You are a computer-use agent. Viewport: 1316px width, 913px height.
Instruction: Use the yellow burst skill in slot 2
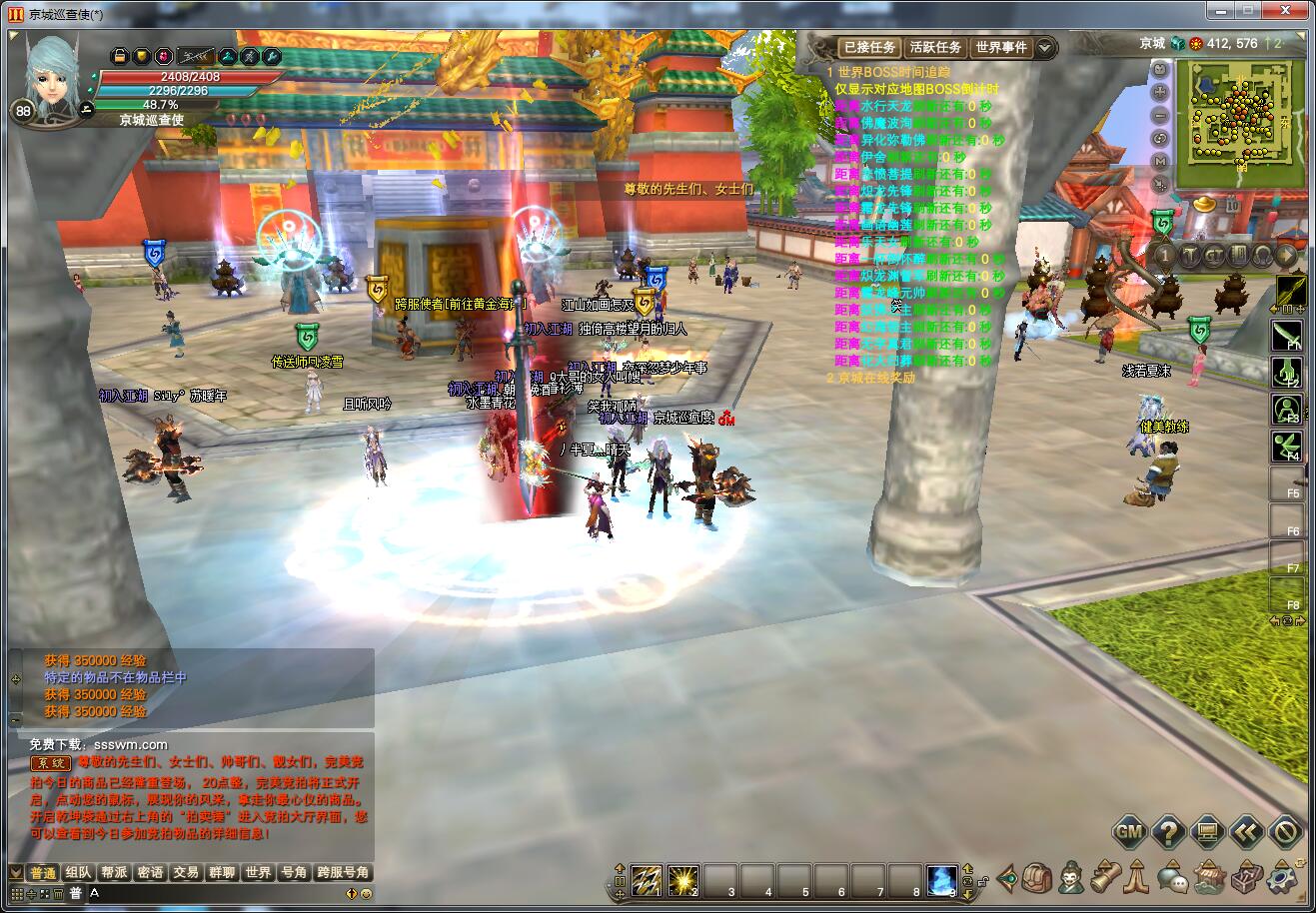682,879
